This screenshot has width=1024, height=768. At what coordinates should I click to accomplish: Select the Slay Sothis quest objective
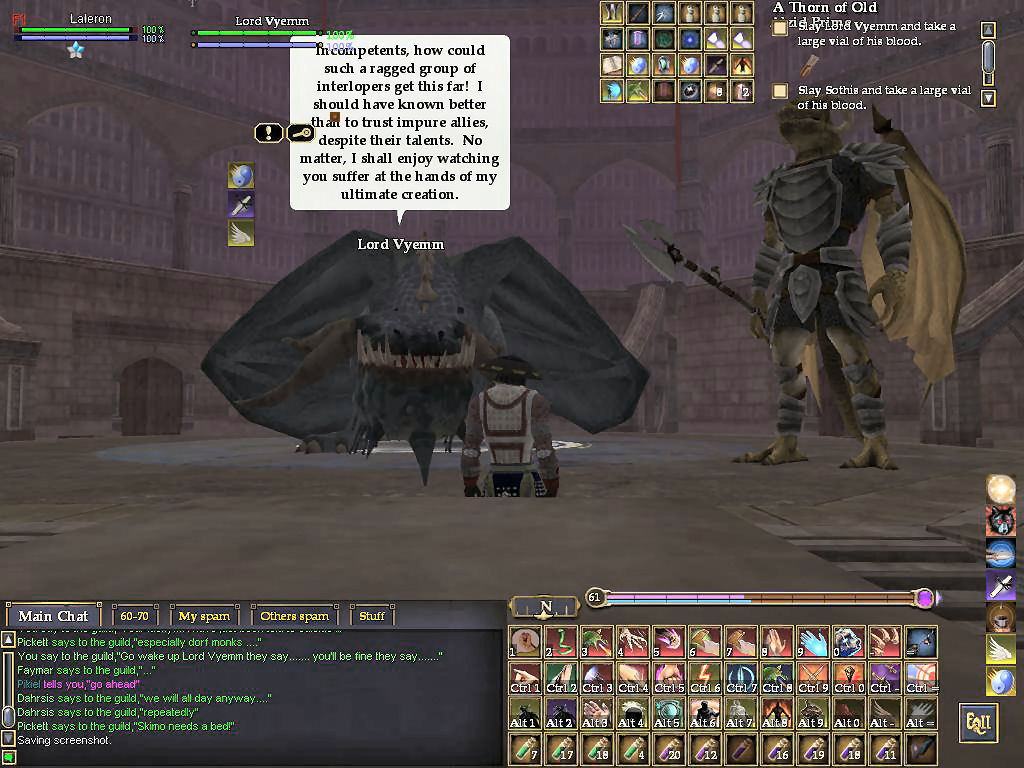pos(780,91)
